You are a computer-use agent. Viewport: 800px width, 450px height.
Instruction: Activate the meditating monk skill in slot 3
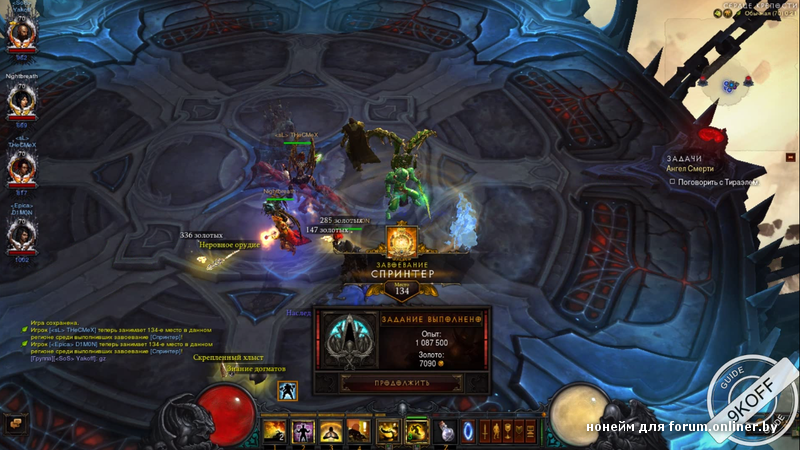point(329,431)
